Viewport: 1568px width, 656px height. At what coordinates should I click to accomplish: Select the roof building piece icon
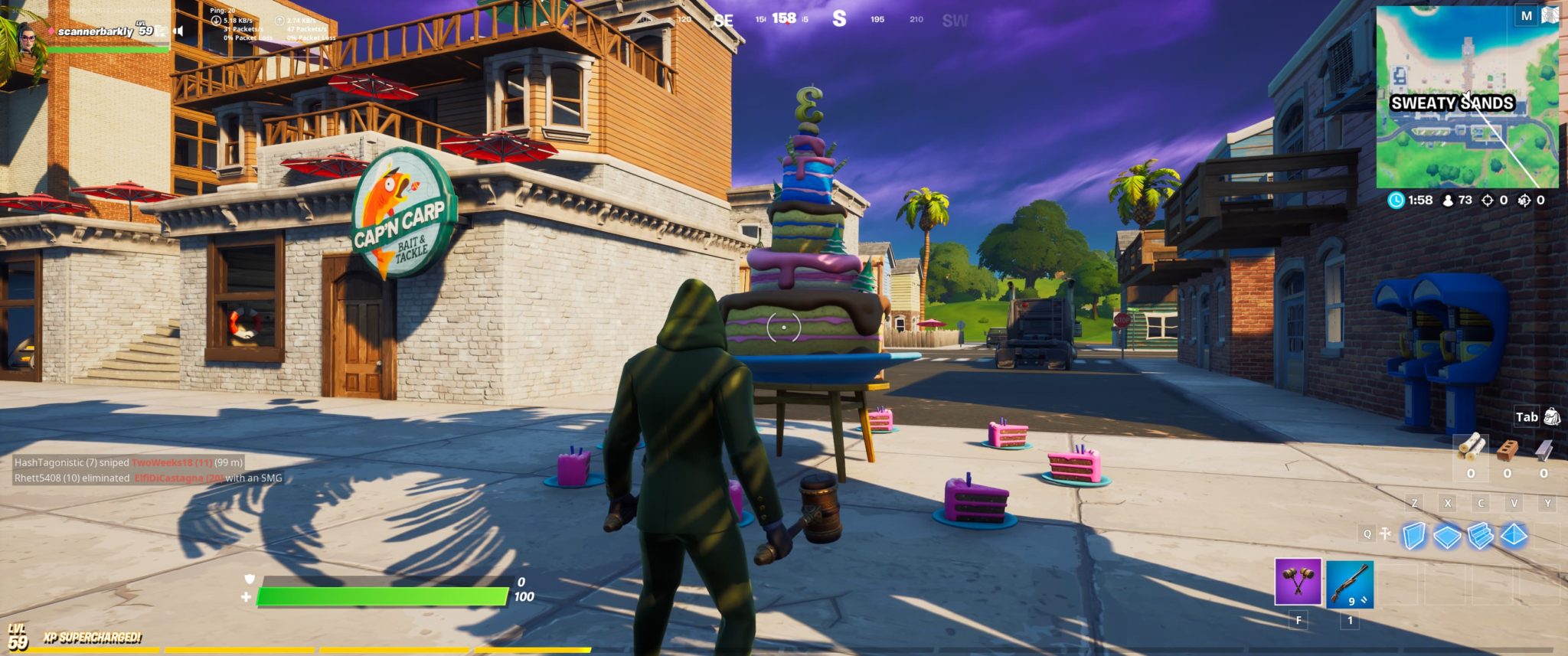[x=1513, y=534]
